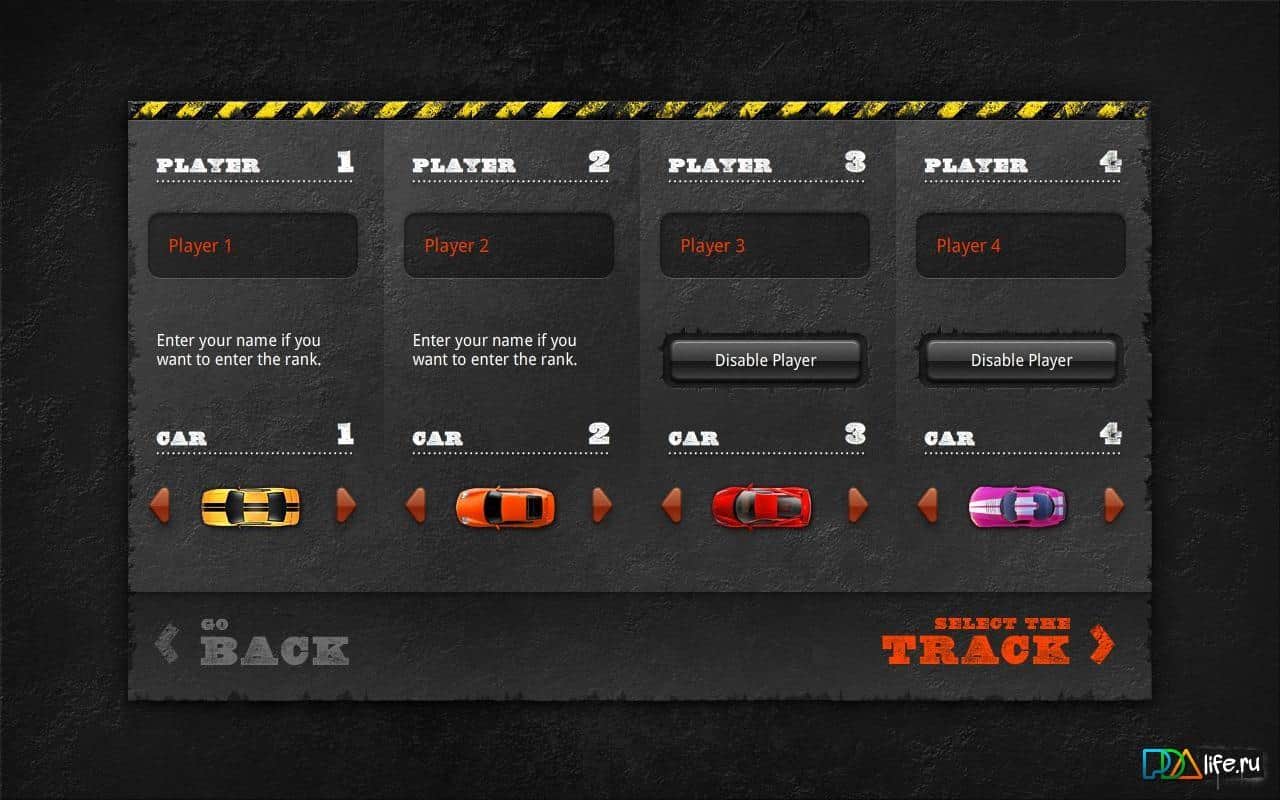Browse previous car for Player 4

tap(928, 507)
